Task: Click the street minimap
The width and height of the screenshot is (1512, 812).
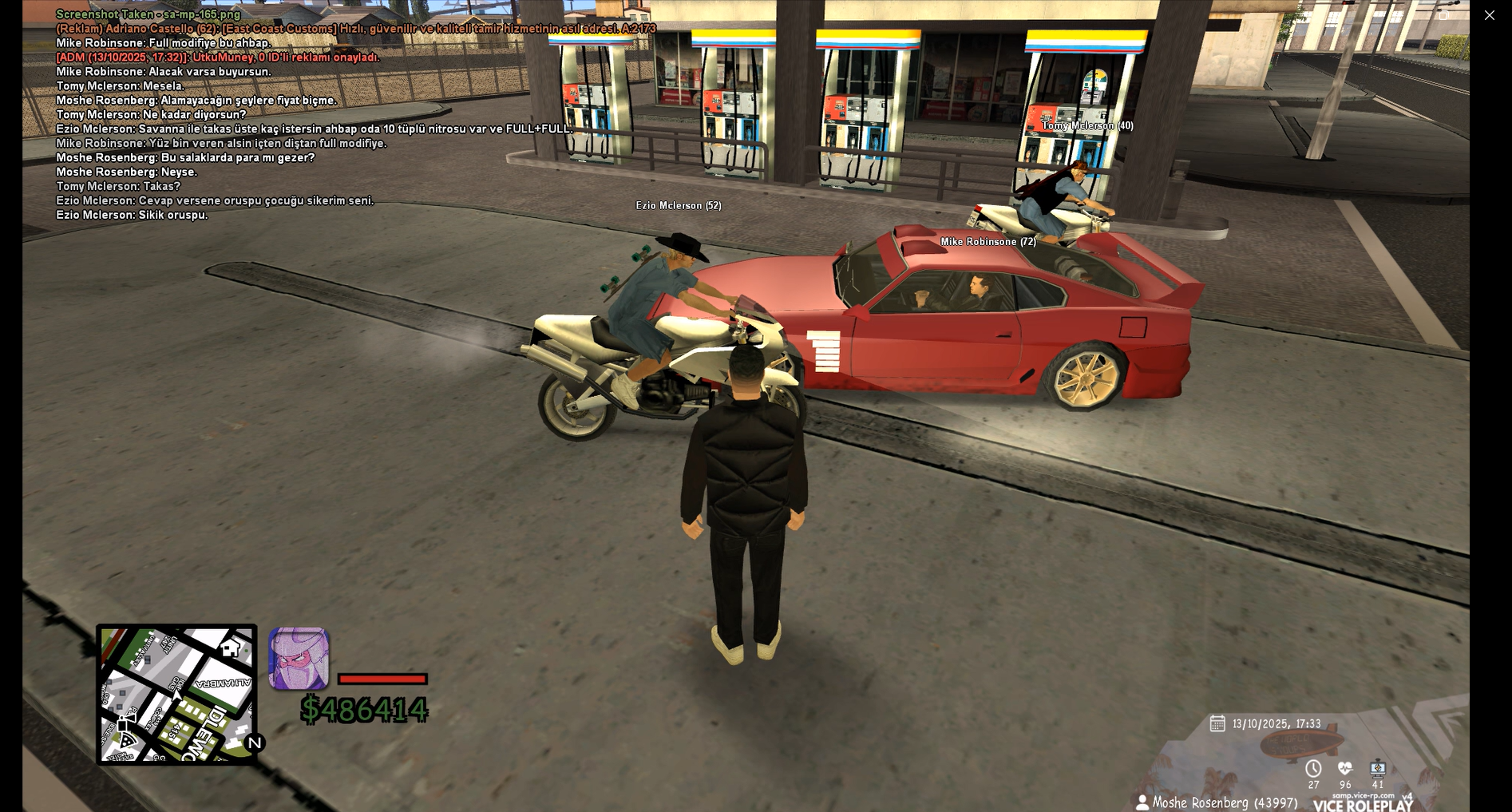Action: [176, 694]
